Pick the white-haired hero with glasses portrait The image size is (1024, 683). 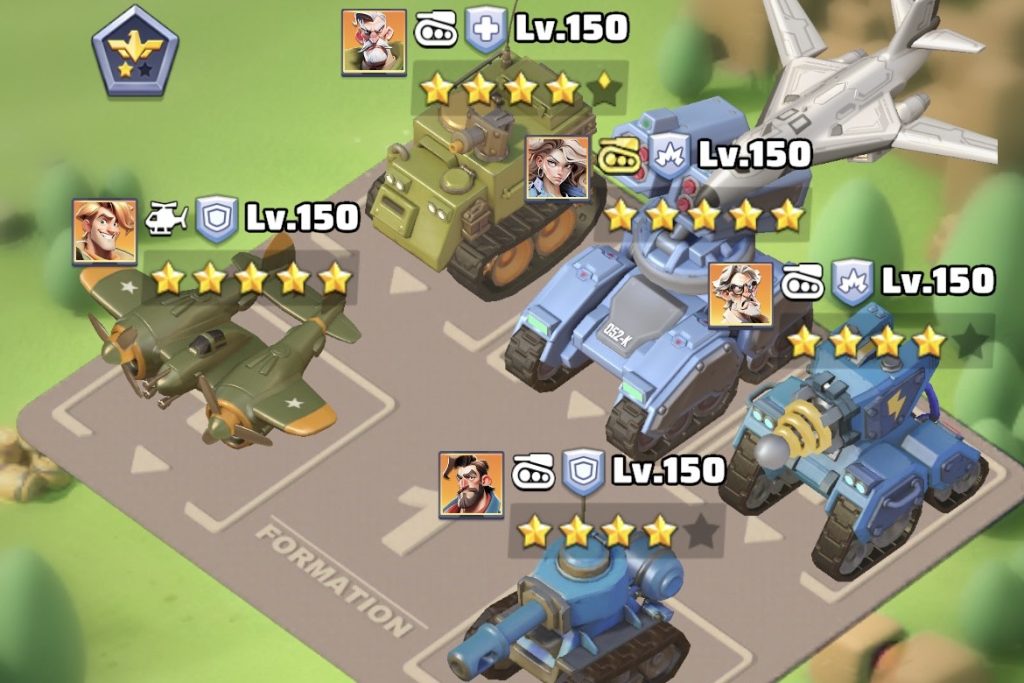click(740, 294)
